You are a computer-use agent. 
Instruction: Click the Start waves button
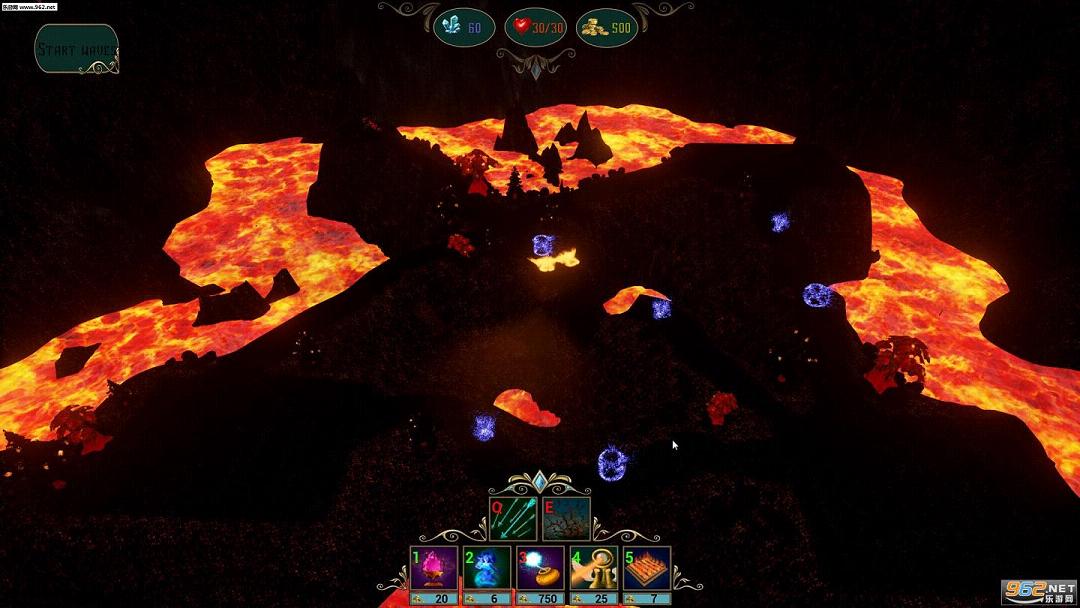pyautogui.click(x=77, y=49)
